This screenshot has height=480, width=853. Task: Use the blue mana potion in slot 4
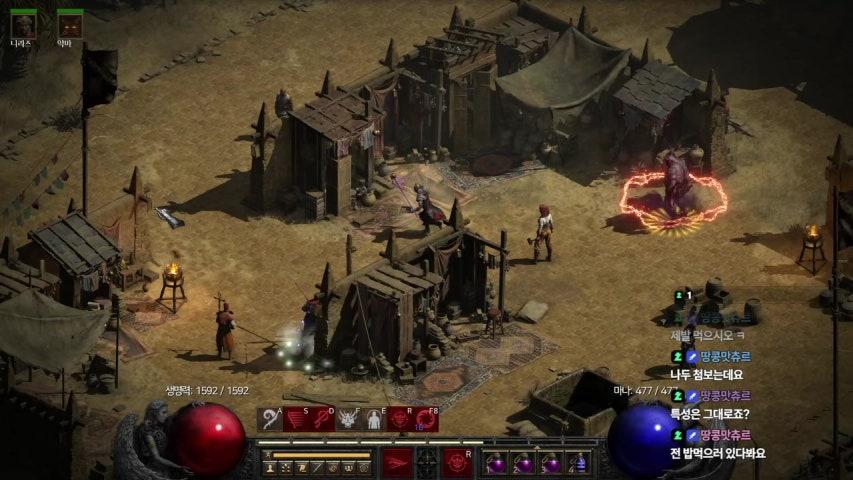(x=577, y=463)
